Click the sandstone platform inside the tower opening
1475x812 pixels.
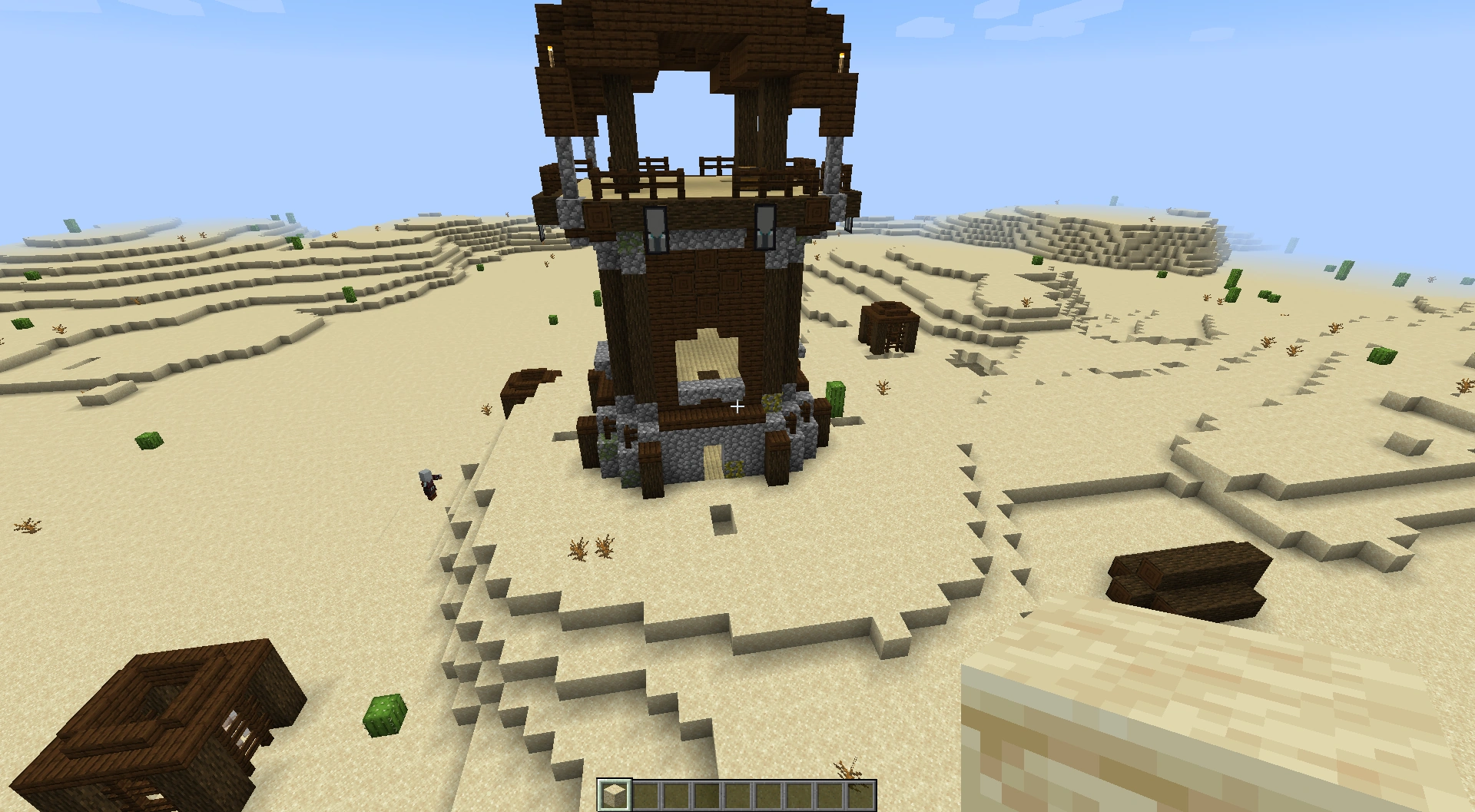coord(707,357)
